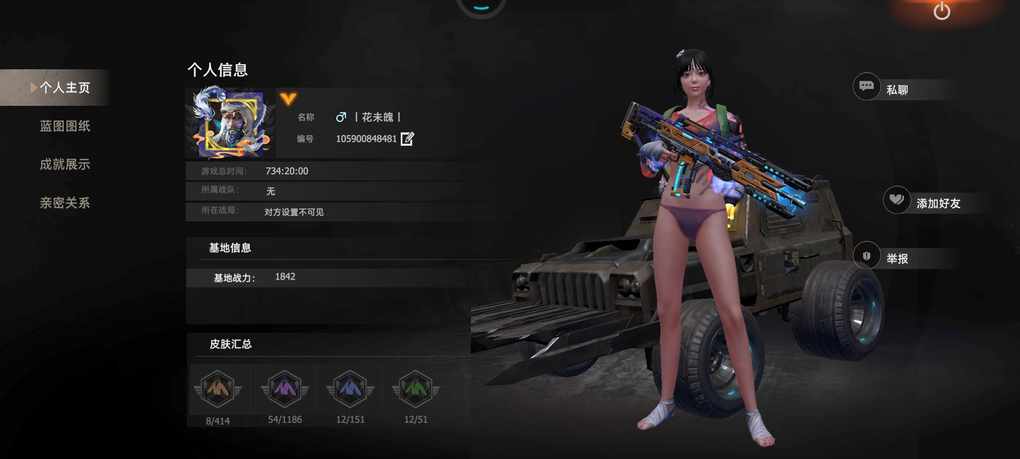Image resolution: width=1020 pixels, height=459 pixels.
Task: Switch to the 个人主页 tab
Action: pyautogui.click(x=64, y=88)
